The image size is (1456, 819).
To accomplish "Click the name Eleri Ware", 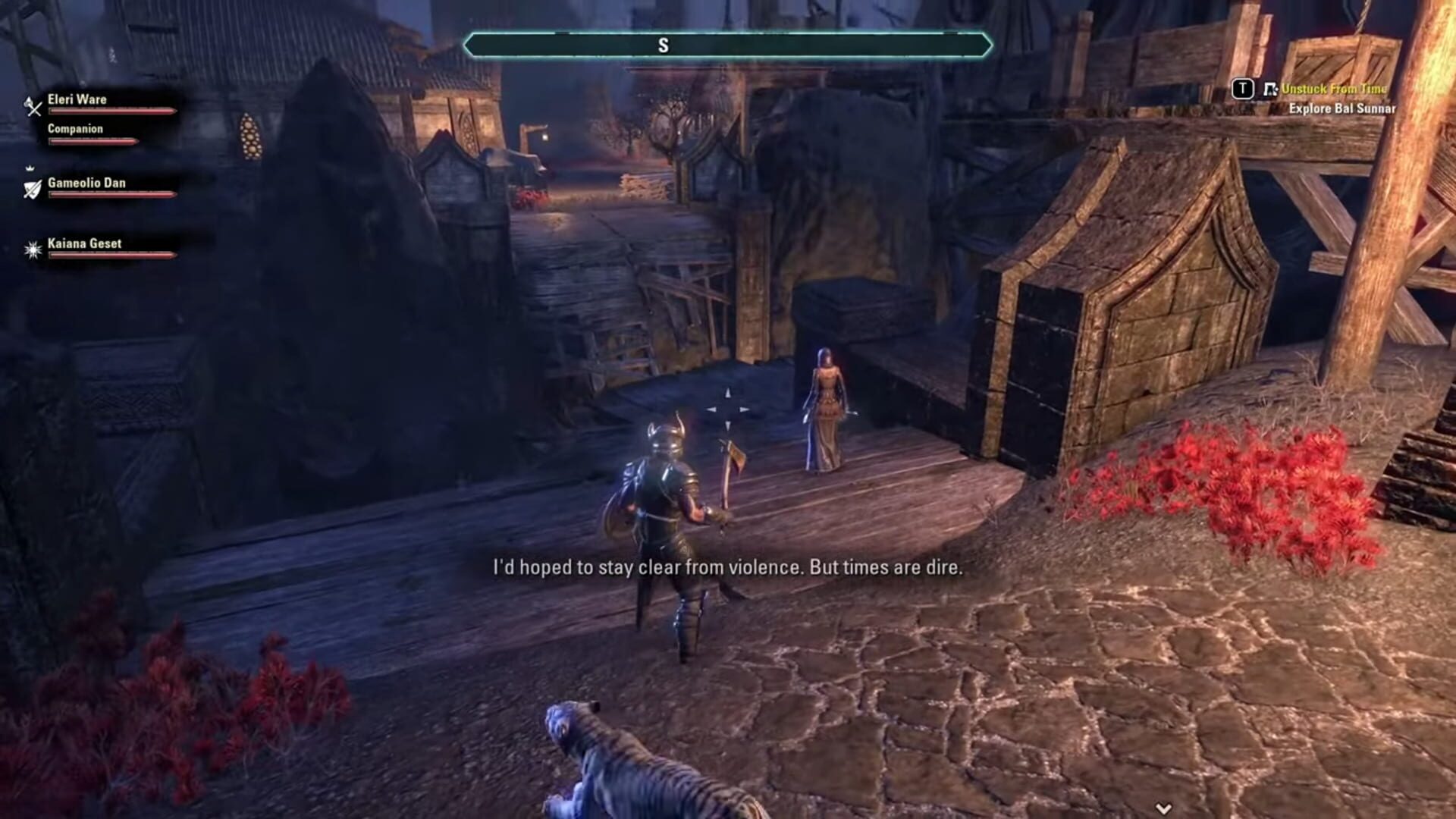I will (x=77, y=99).
